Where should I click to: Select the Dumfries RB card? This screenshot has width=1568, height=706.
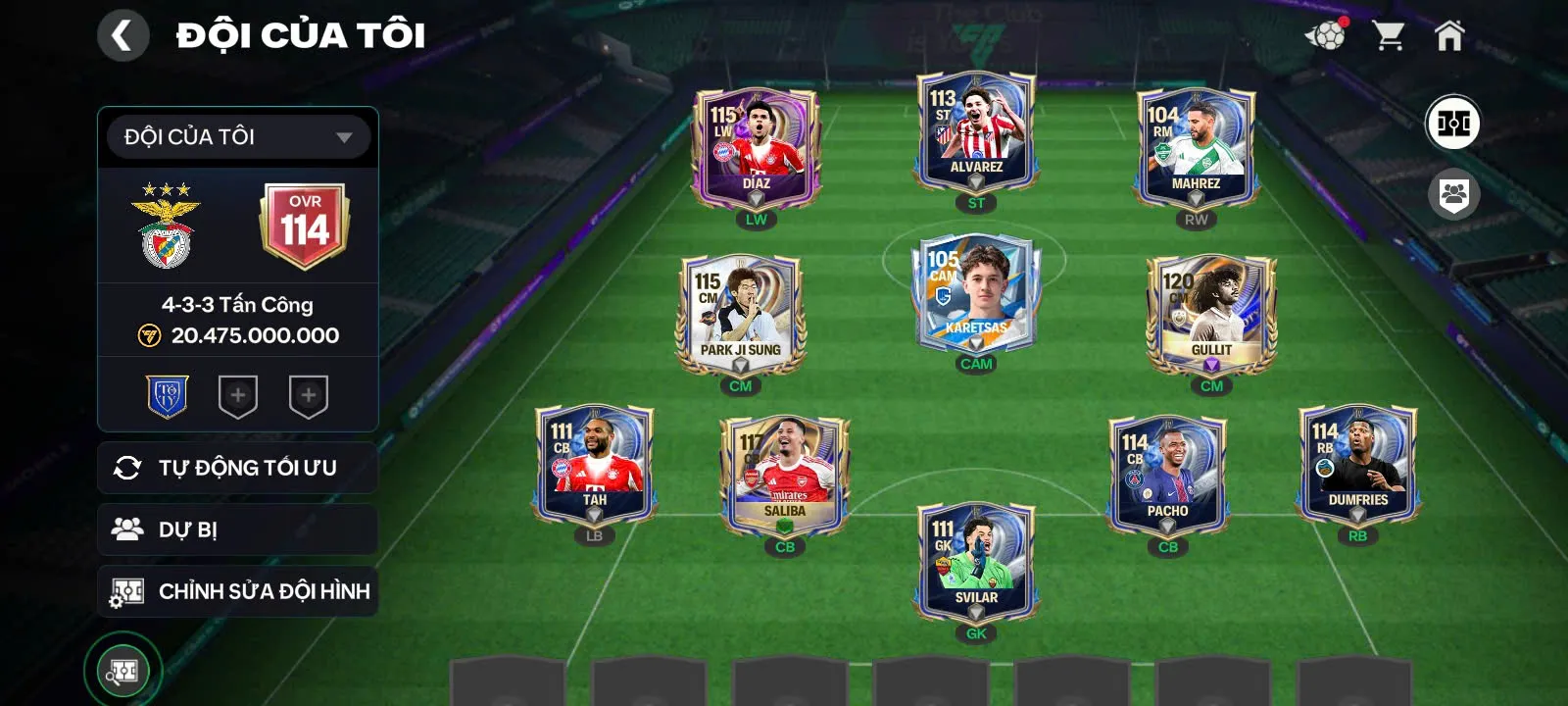point(1357,464)
